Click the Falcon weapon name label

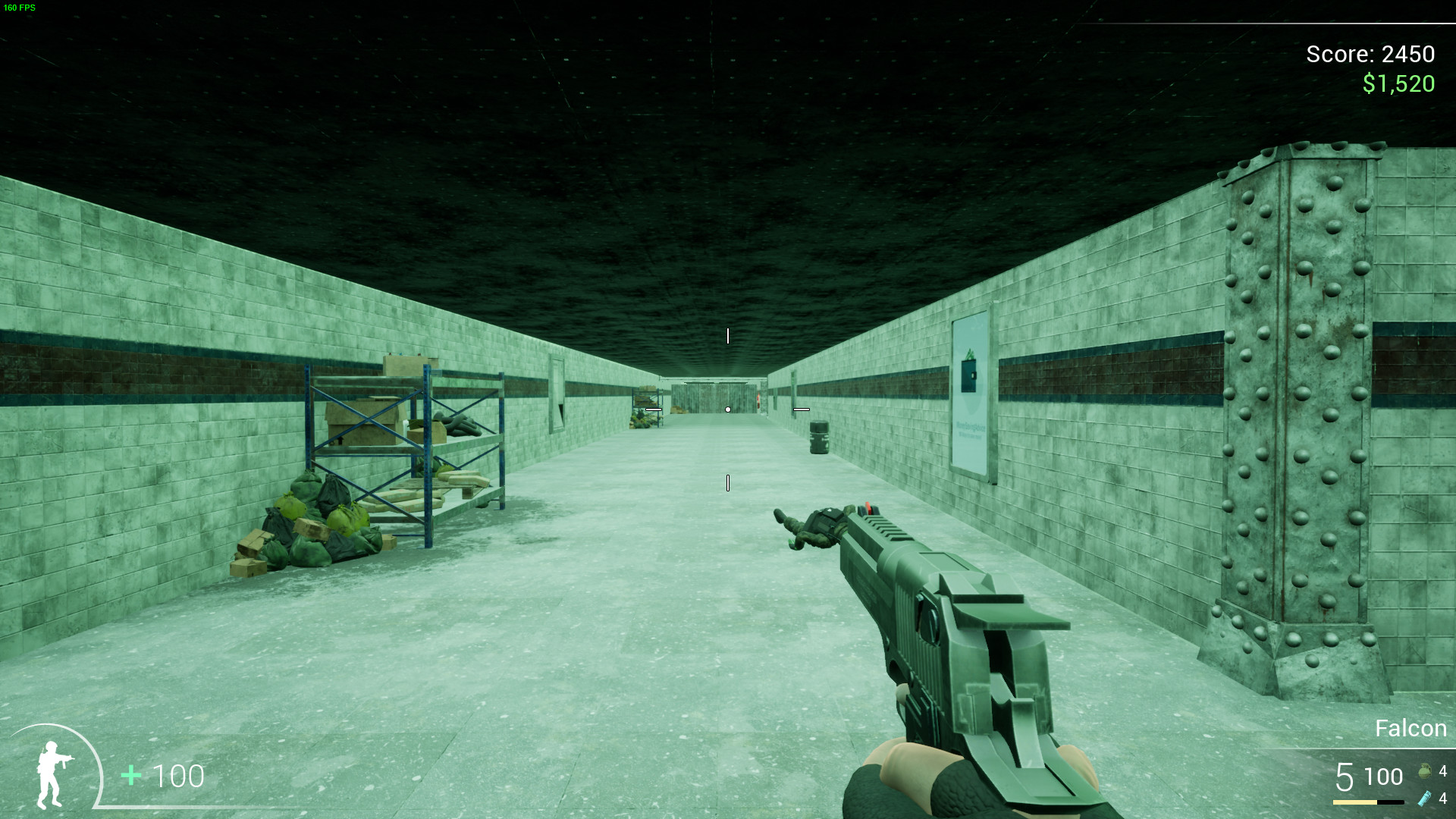(x=1409, y=728)
